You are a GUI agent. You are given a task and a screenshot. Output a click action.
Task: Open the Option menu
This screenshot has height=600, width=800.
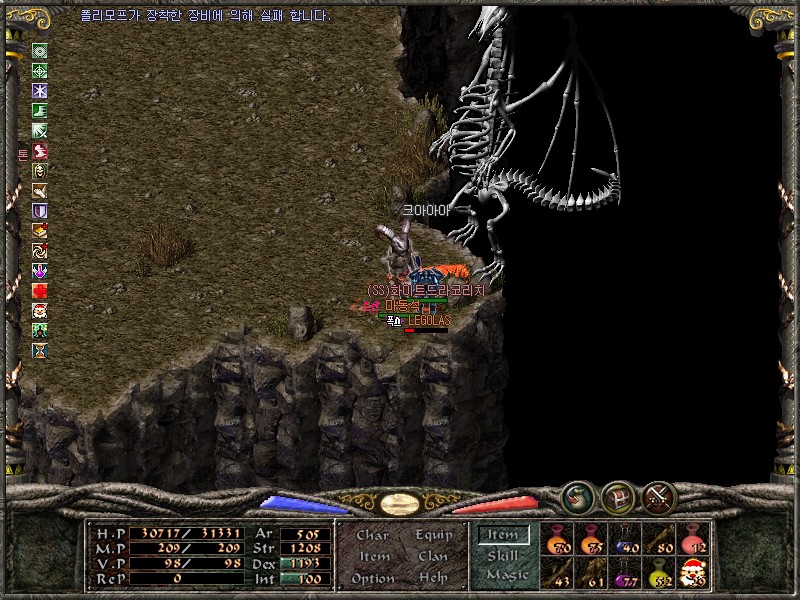372,578
